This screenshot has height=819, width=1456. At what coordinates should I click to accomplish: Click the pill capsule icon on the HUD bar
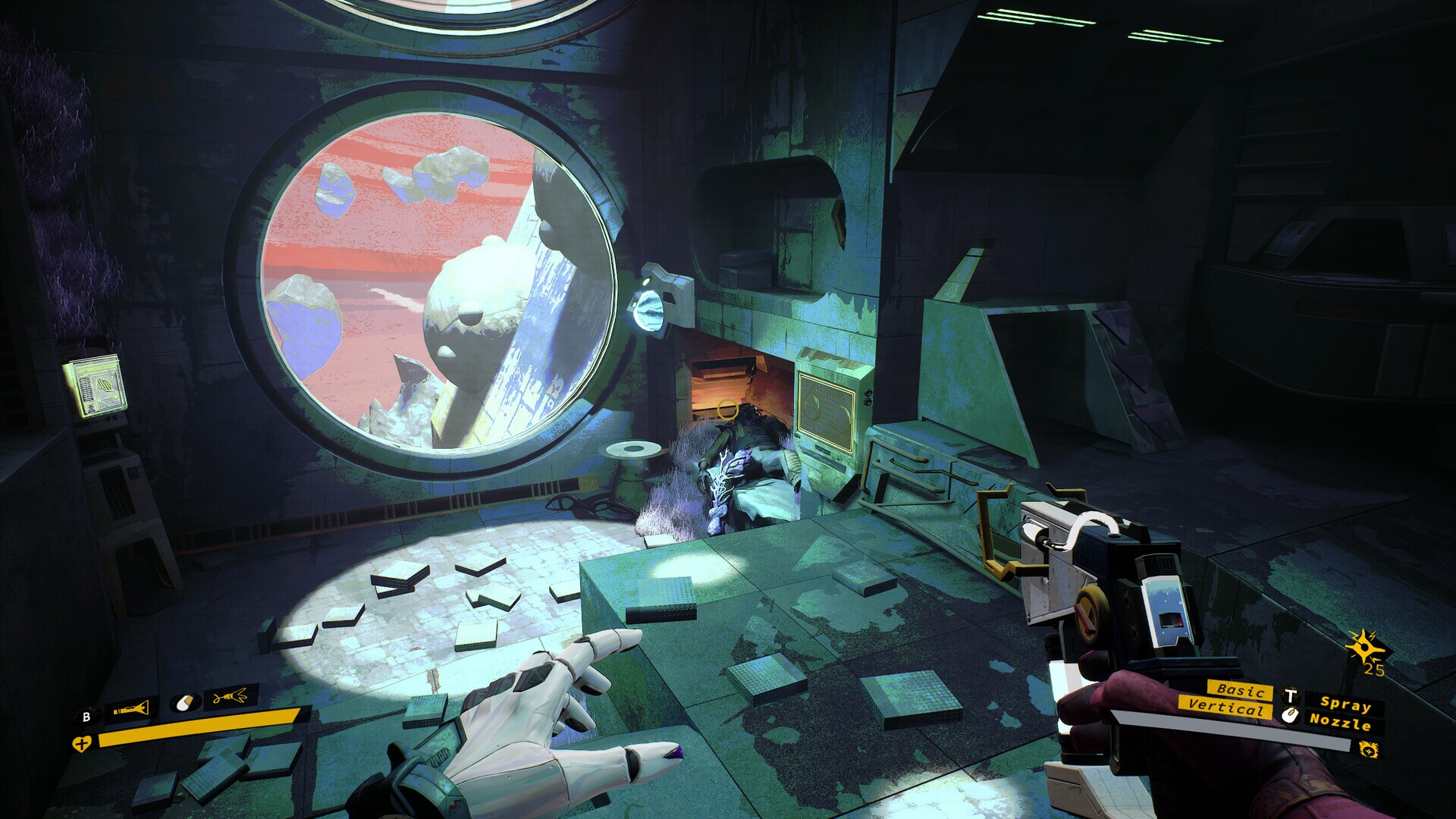coord(184,702)
